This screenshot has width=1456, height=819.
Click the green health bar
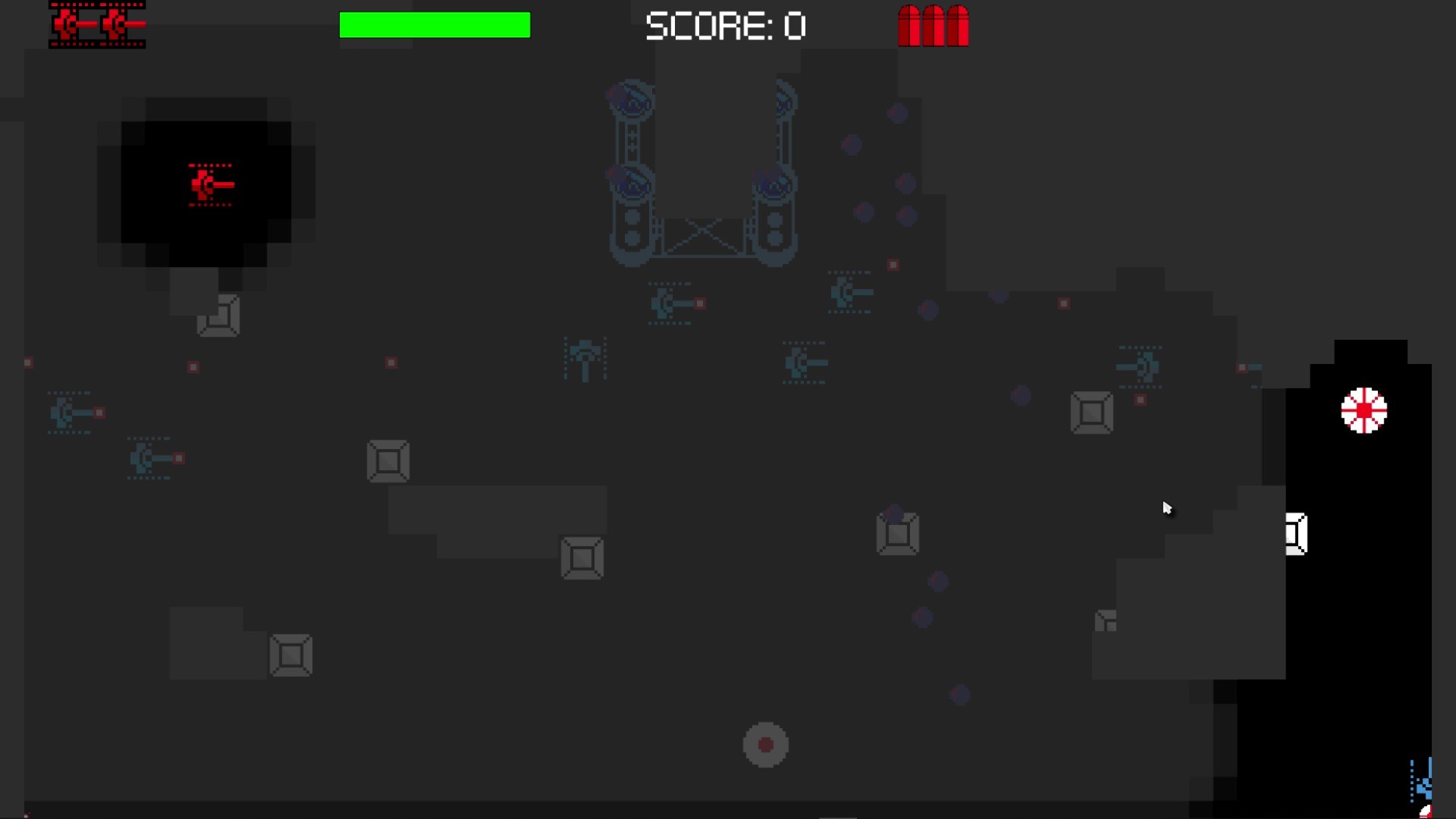(435, 24)
